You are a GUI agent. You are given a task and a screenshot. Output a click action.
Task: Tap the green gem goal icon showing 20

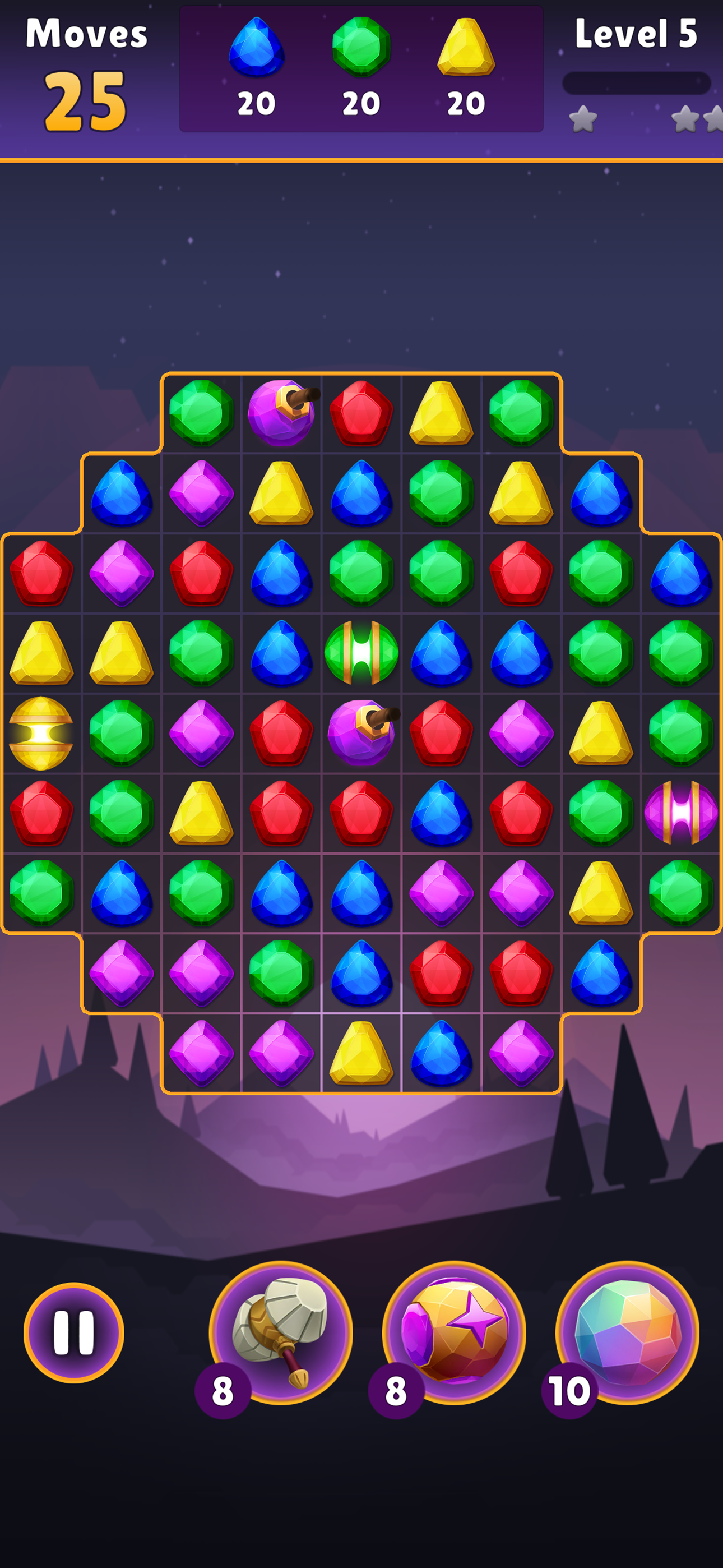click(x=361, y=49)
